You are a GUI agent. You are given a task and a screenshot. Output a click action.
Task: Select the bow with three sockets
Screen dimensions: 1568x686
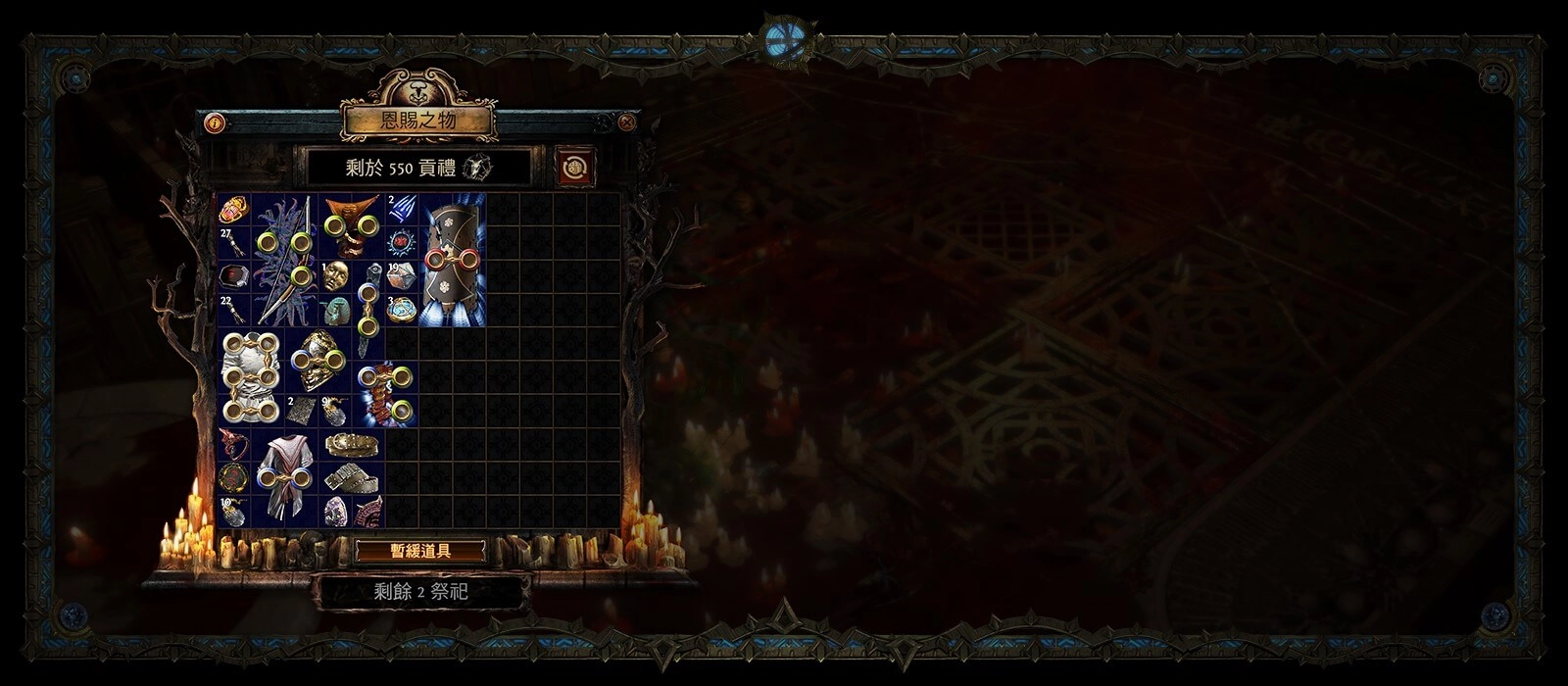[283, 260]
